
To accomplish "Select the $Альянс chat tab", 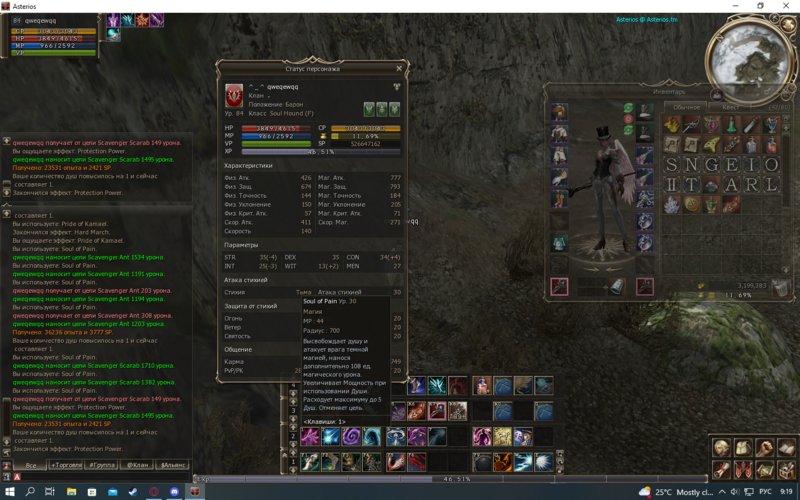I will point(172,465).
